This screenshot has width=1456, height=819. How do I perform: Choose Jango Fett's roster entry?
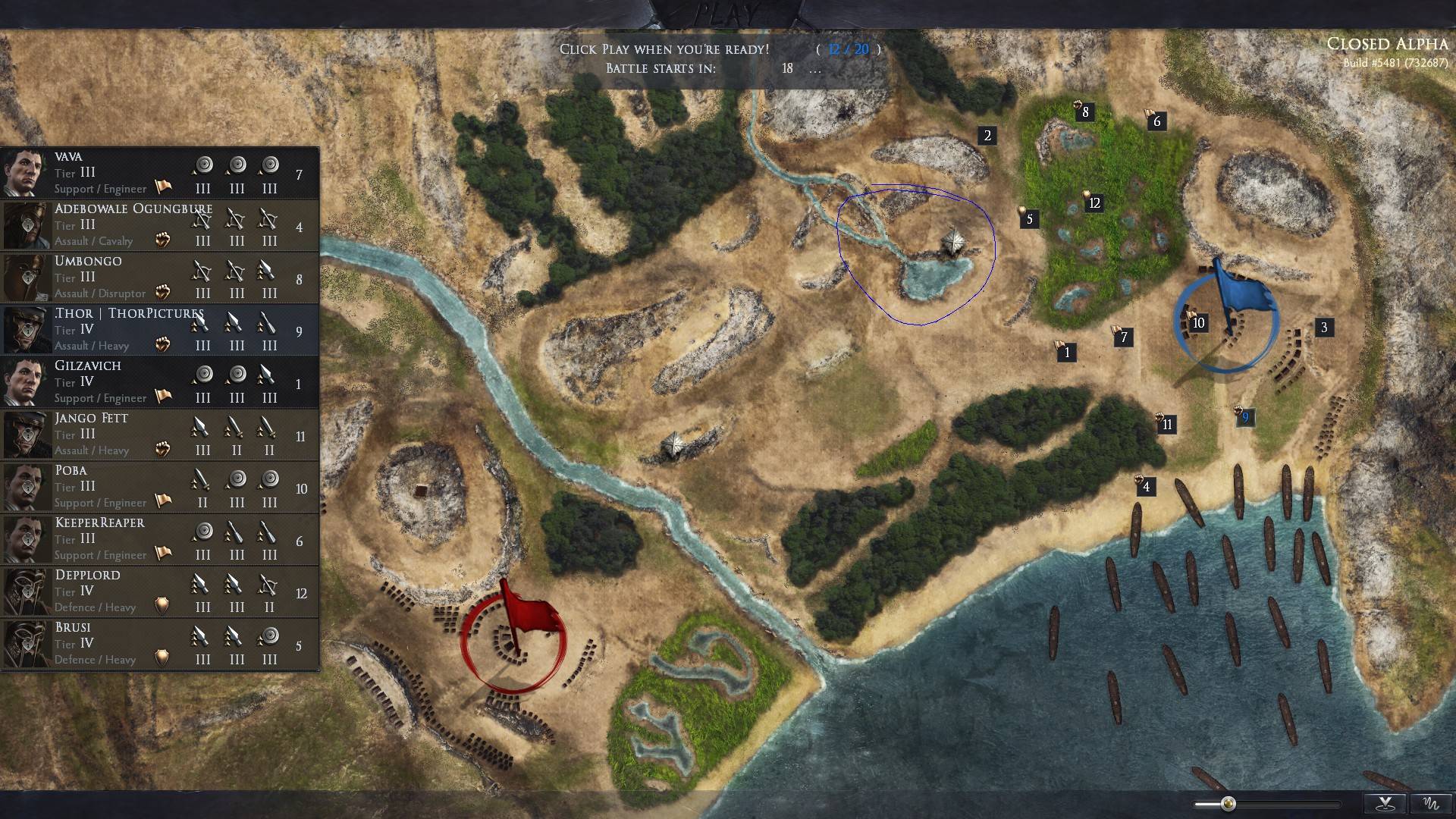pyautogui.click(x=159, y=434)
